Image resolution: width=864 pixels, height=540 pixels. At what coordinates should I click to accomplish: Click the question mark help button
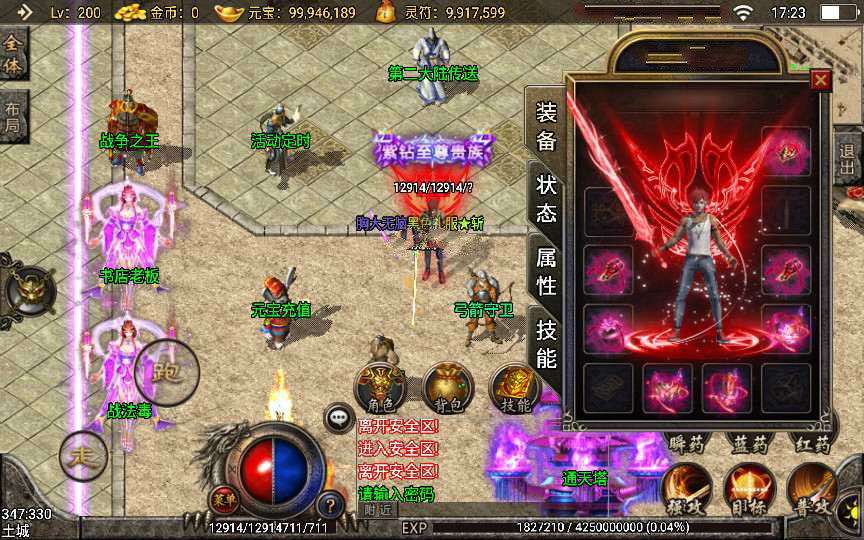[x=330, y=504]
